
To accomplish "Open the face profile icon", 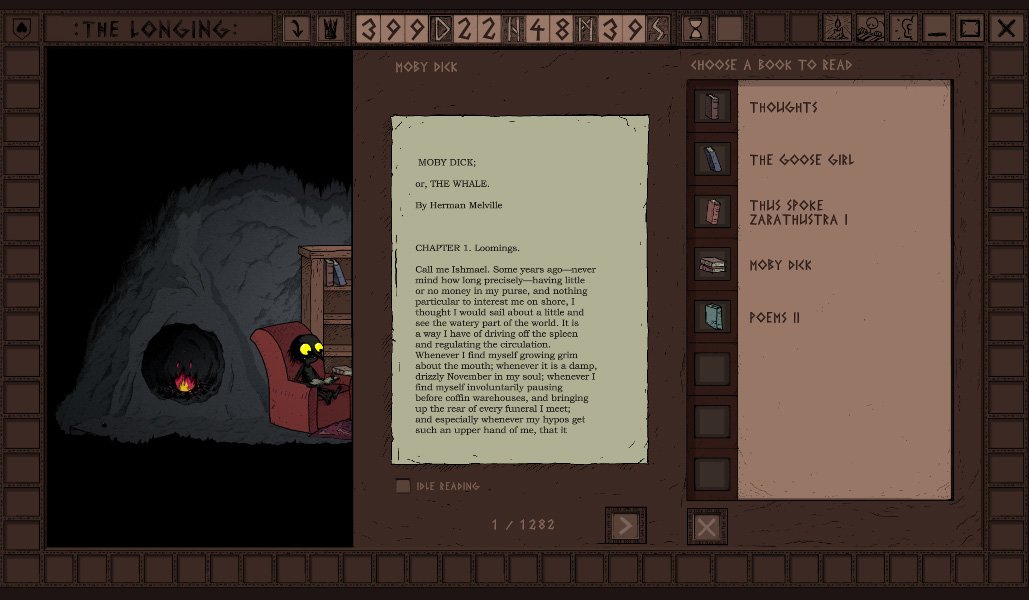I will click(x=903, y=29).
